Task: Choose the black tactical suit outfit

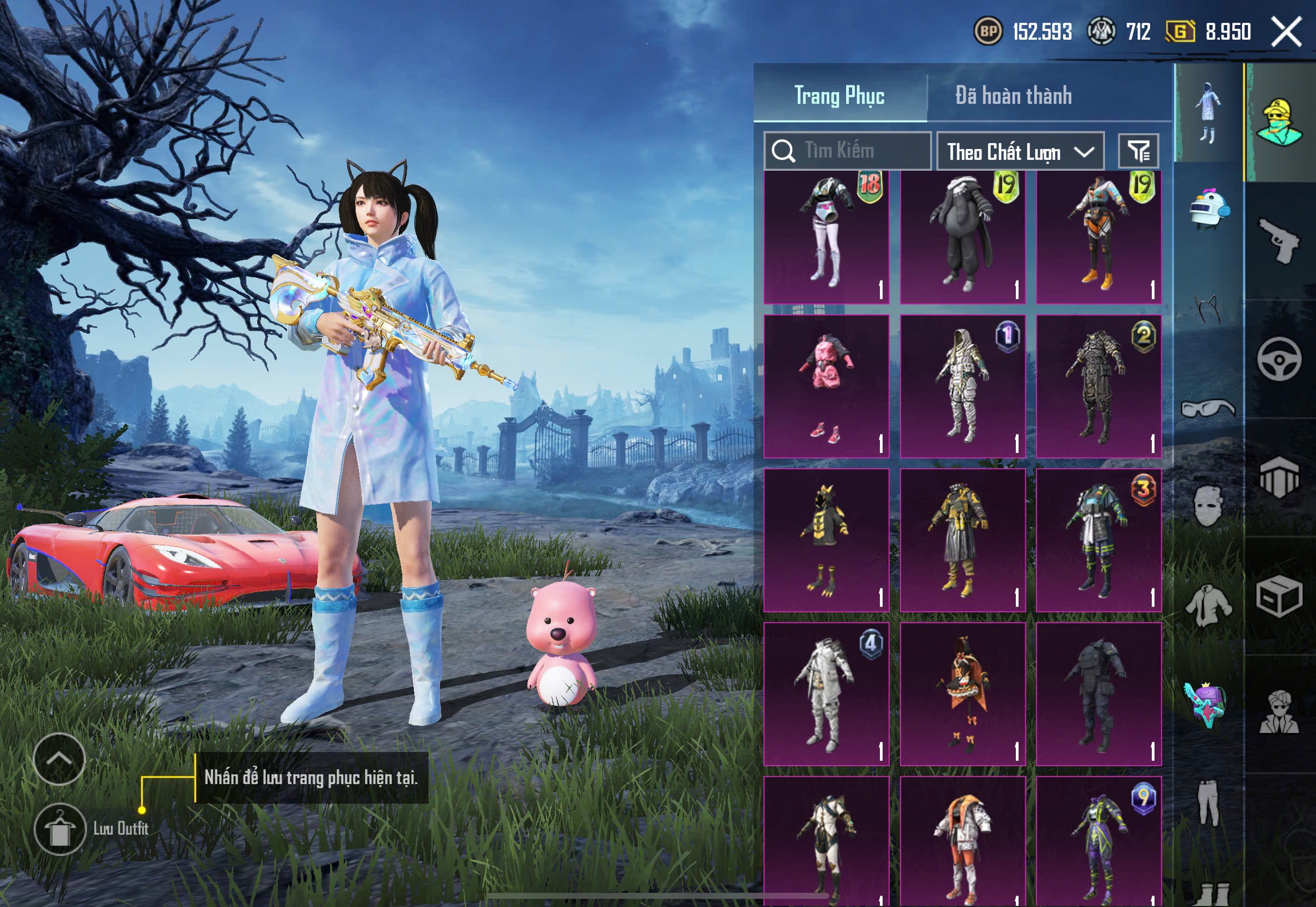Action: [1098, 693]
